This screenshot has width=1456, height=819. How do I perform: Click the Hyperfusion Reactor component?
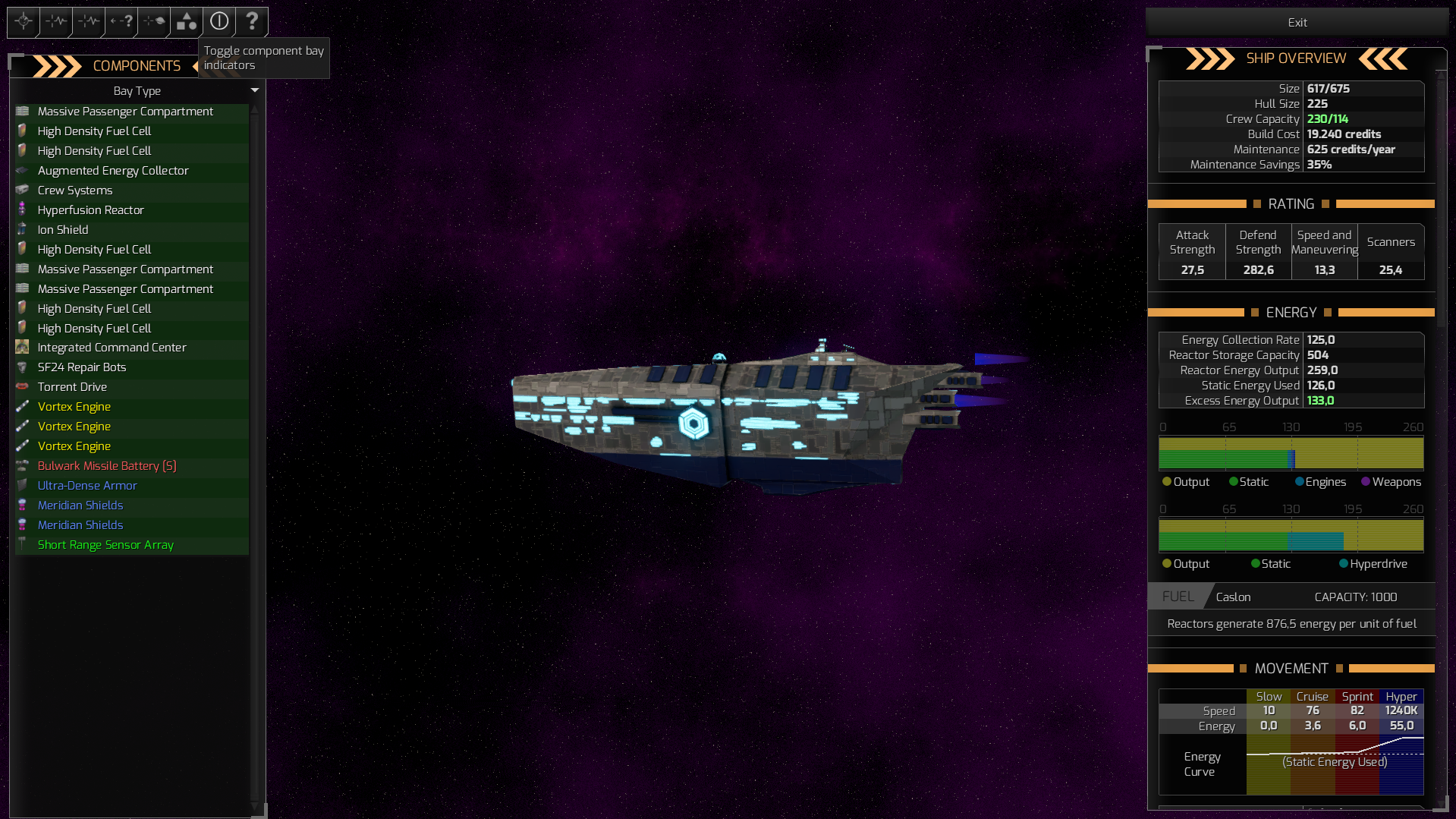90,209
